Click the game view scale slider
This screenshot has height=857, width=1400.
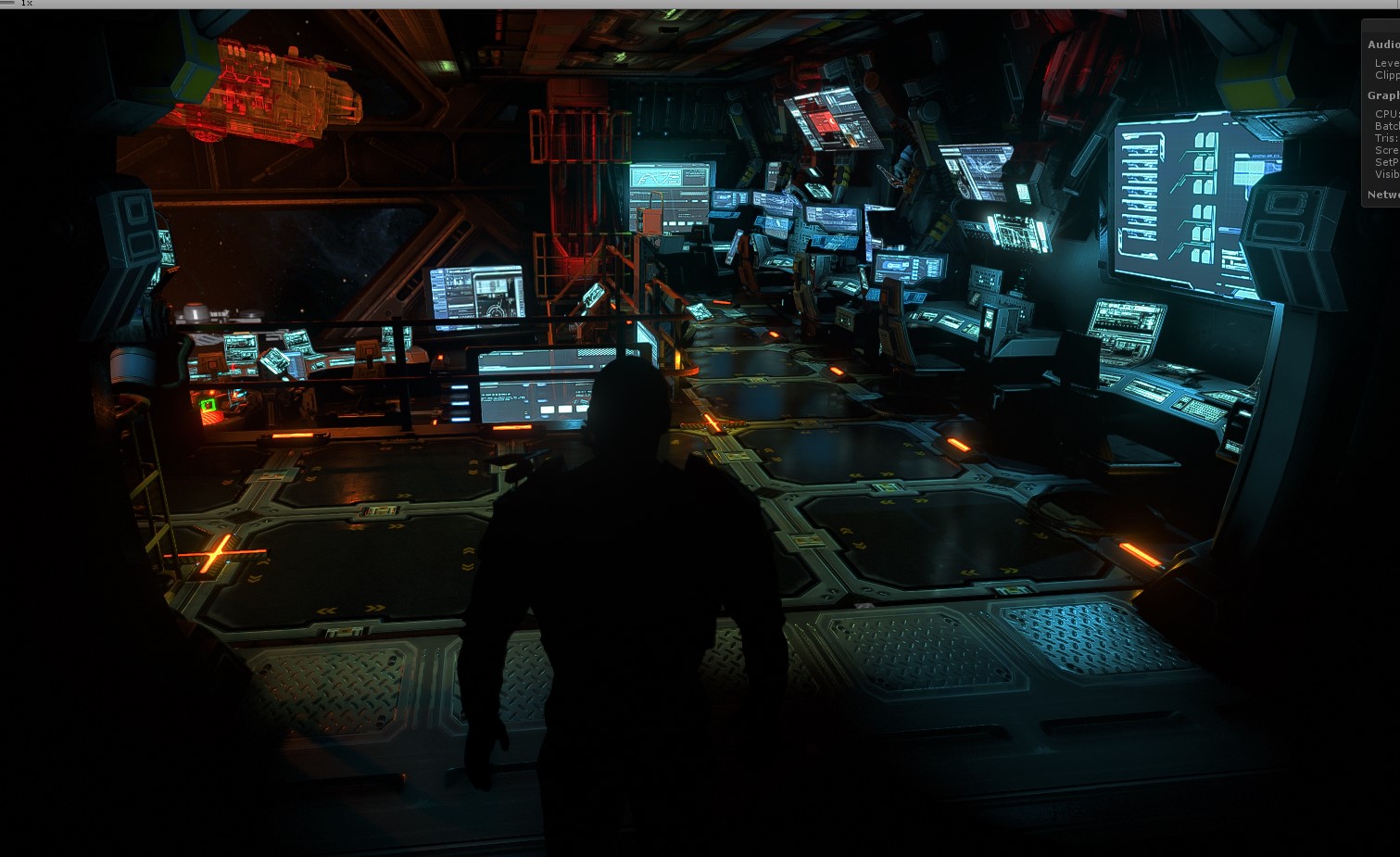7,3
